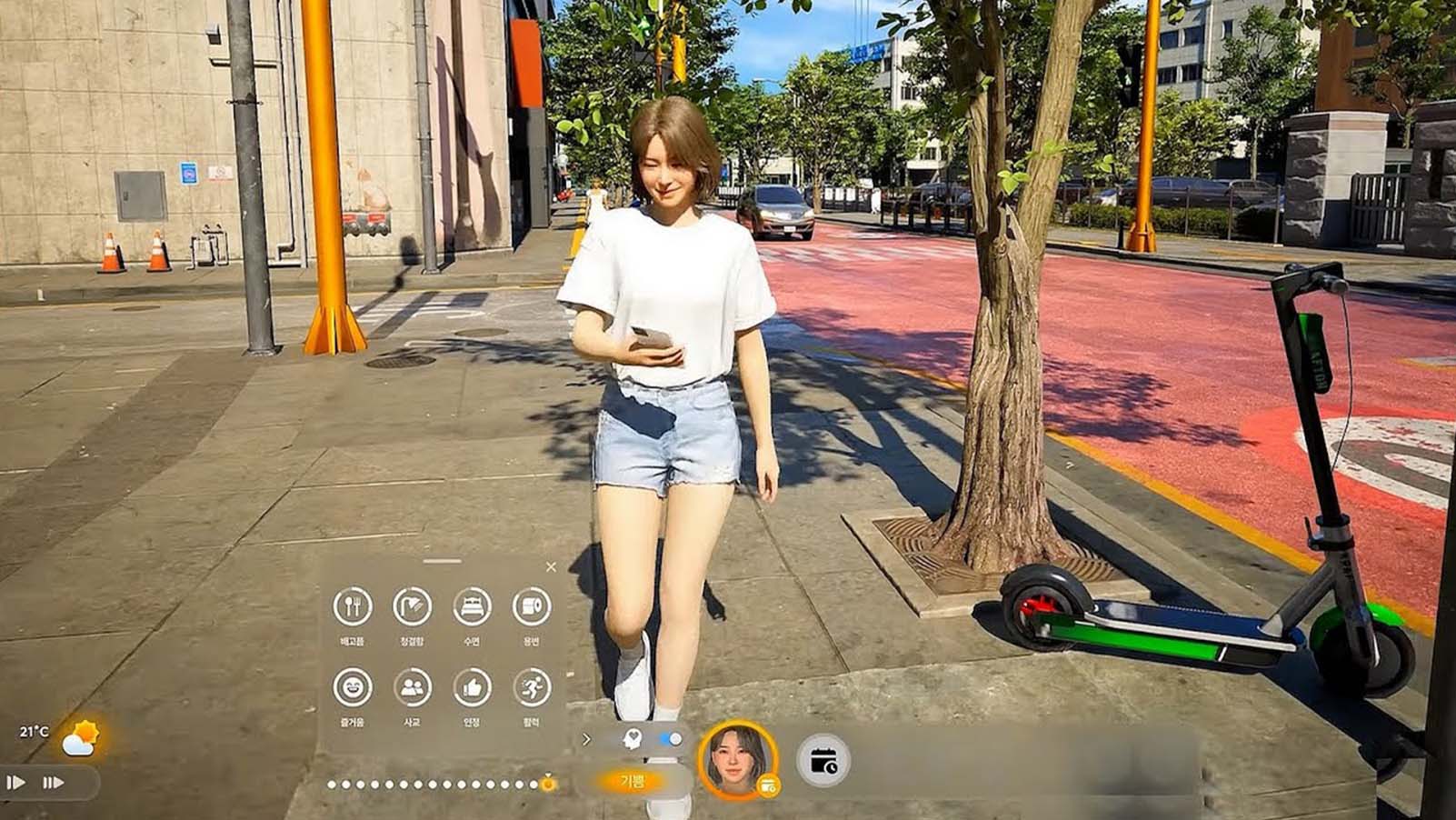This screenshot has height=820, width=1456.
Task: Open the weather sun and cloud icon
Action: [81, 738]
